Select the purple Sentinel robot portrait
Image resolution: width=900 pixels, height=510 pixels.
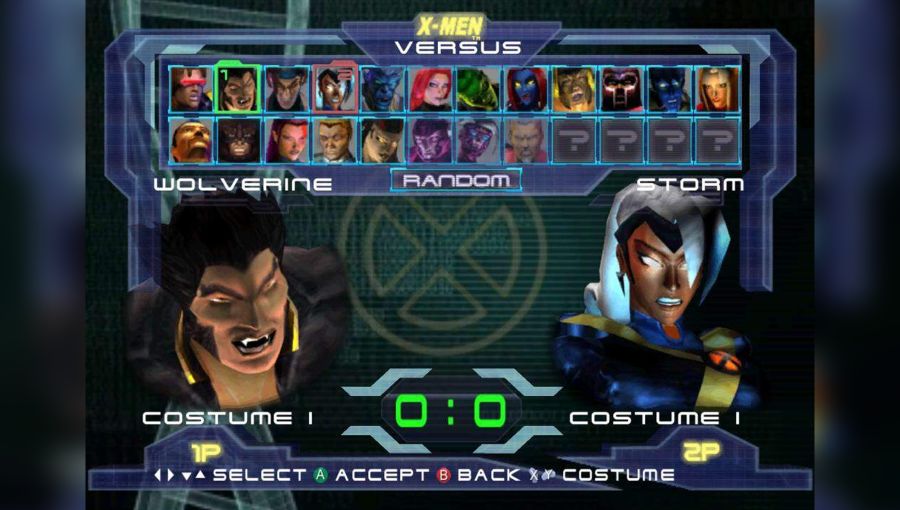click(430, 141)
